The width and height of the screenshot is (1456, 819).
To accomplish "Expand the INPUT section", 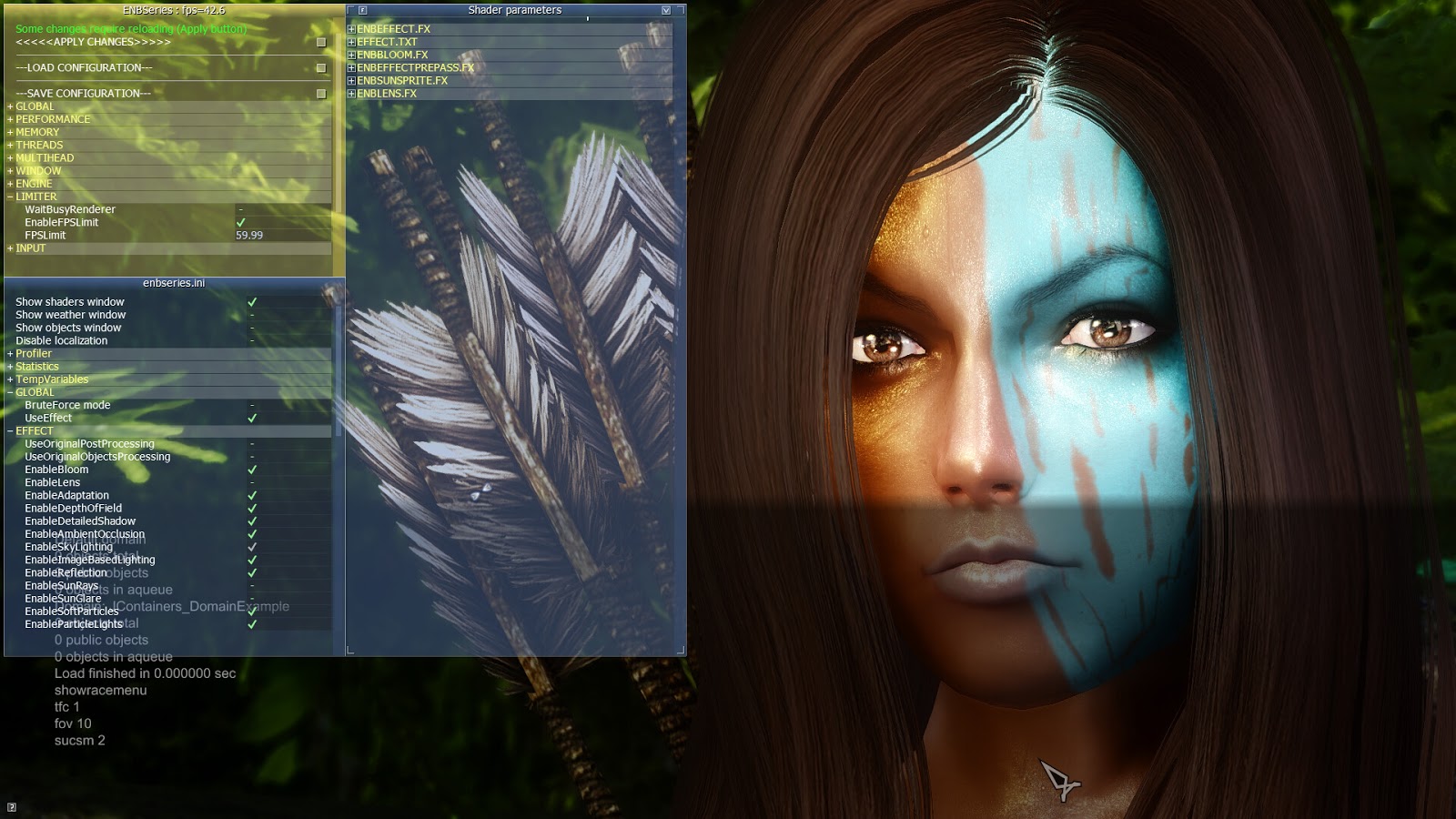I will point(9,248).
